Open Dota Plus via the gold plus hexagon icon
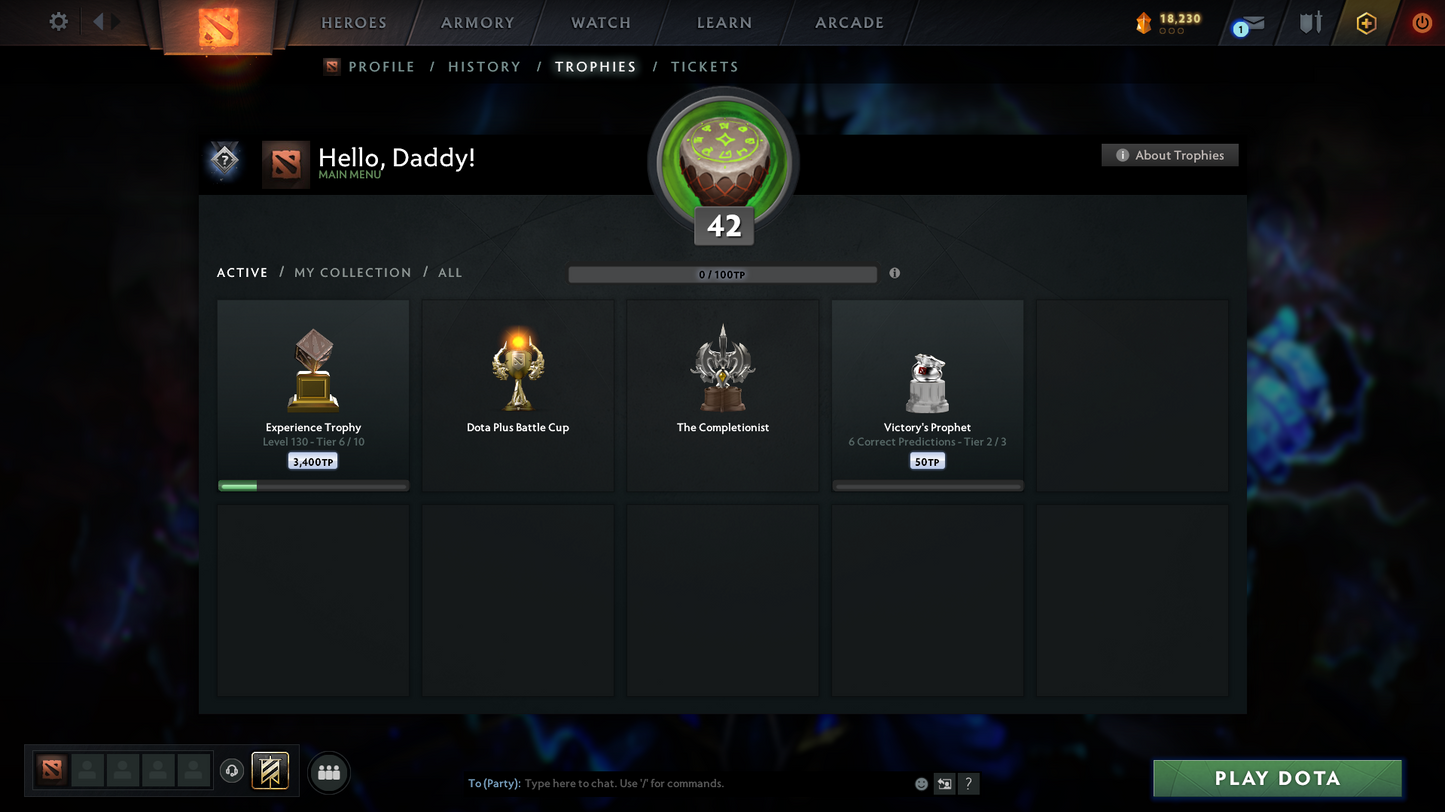The height and width of the screenshot is (812, 1445). [x=1366, y=22]
